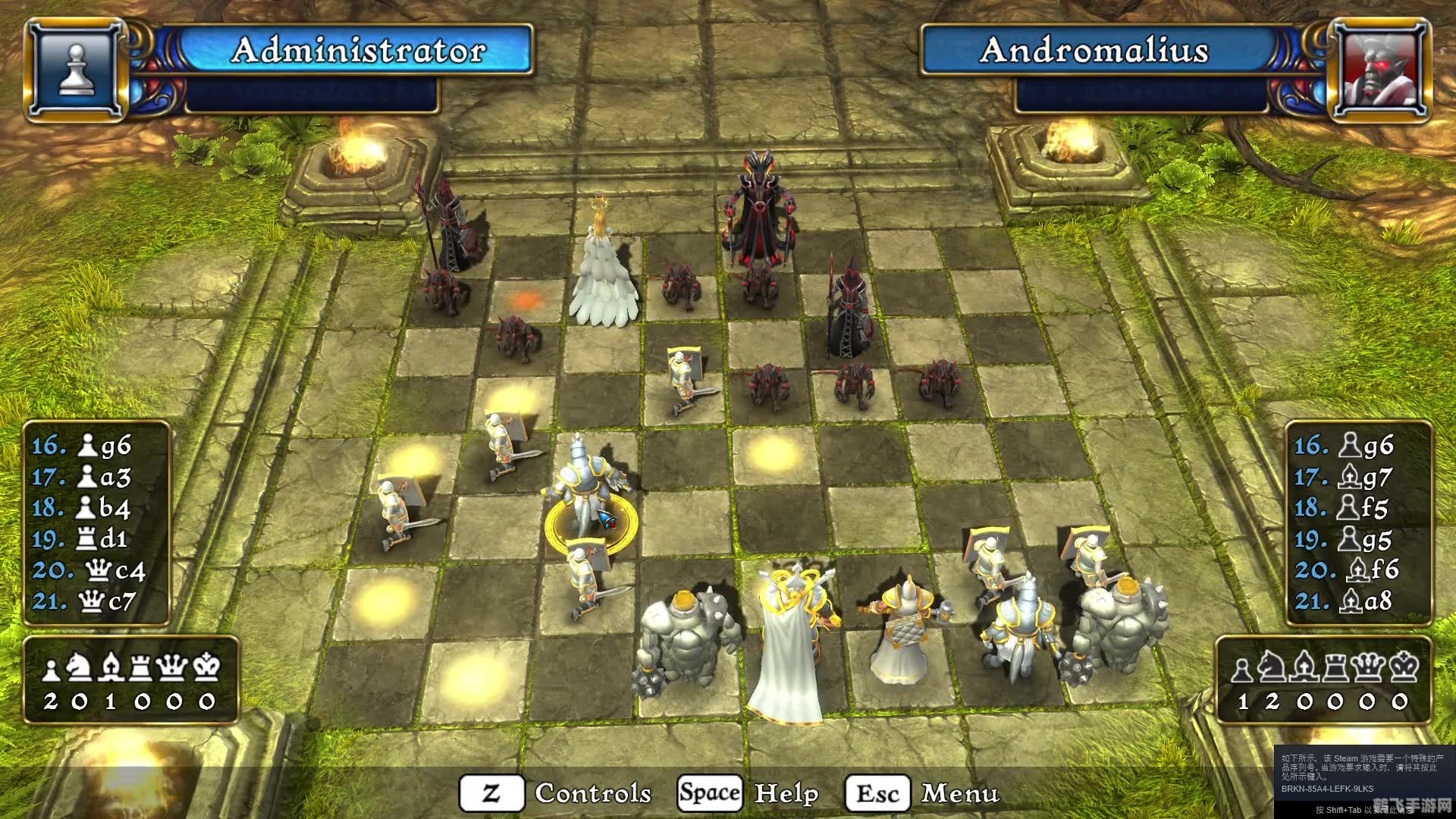Screen dimensions: 1456x819
Task: Click the Andromalius name banner
Action: (1094, 52)
